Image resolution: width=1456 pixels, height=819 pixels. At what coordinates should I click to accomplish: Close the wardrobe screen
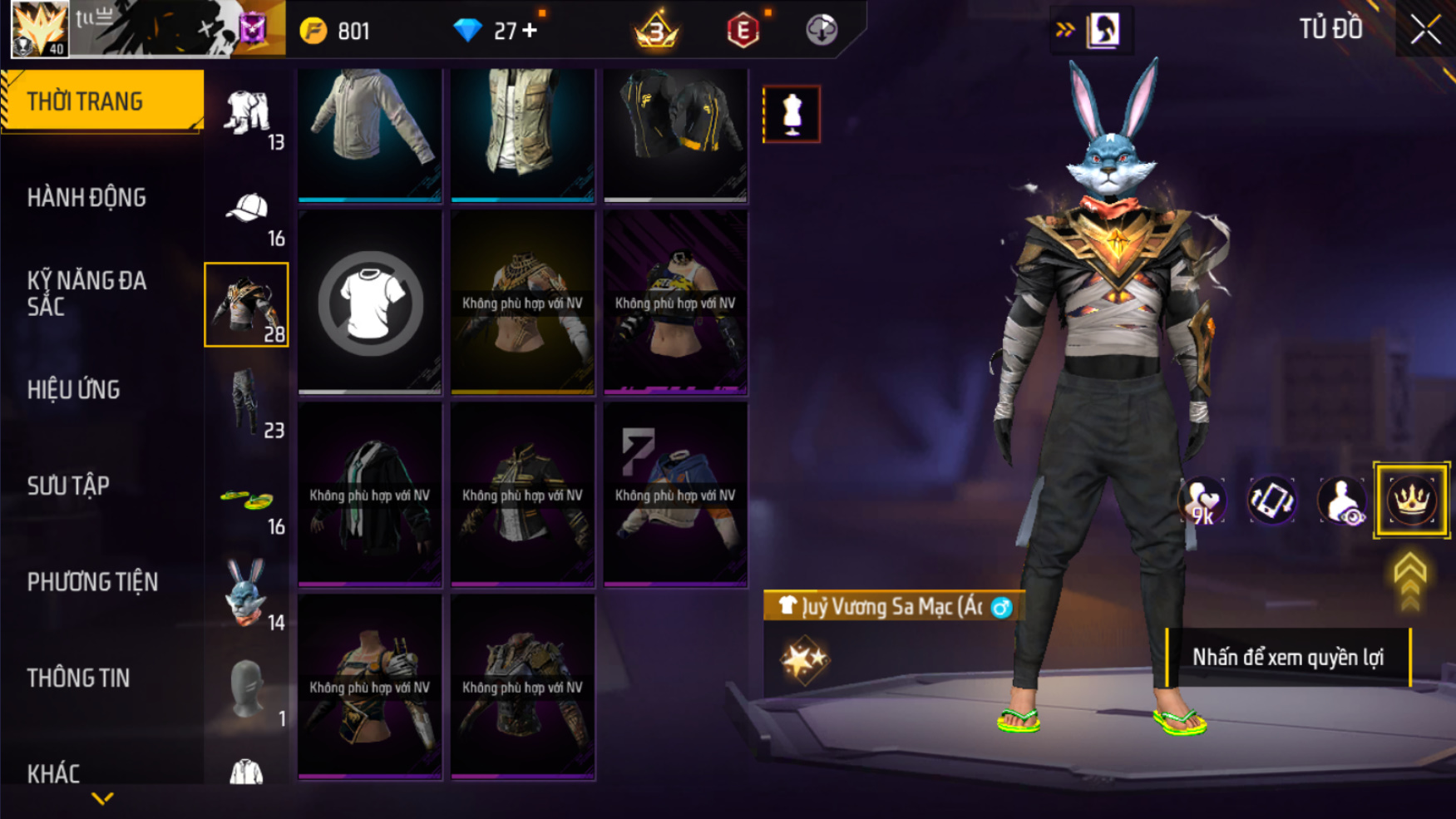click(1425, 30)
